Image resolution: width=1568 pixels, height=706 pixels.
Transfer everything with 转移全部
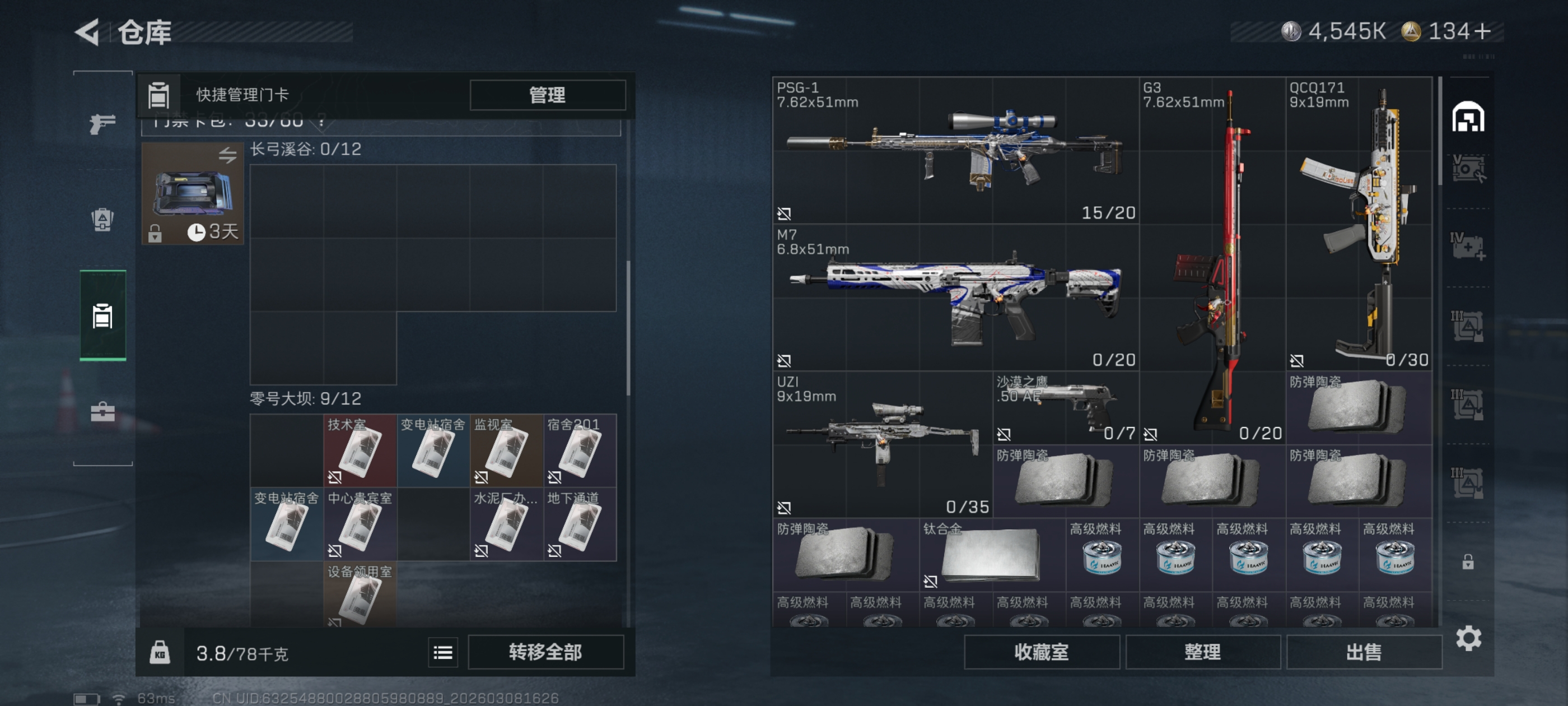pos(545,652)
